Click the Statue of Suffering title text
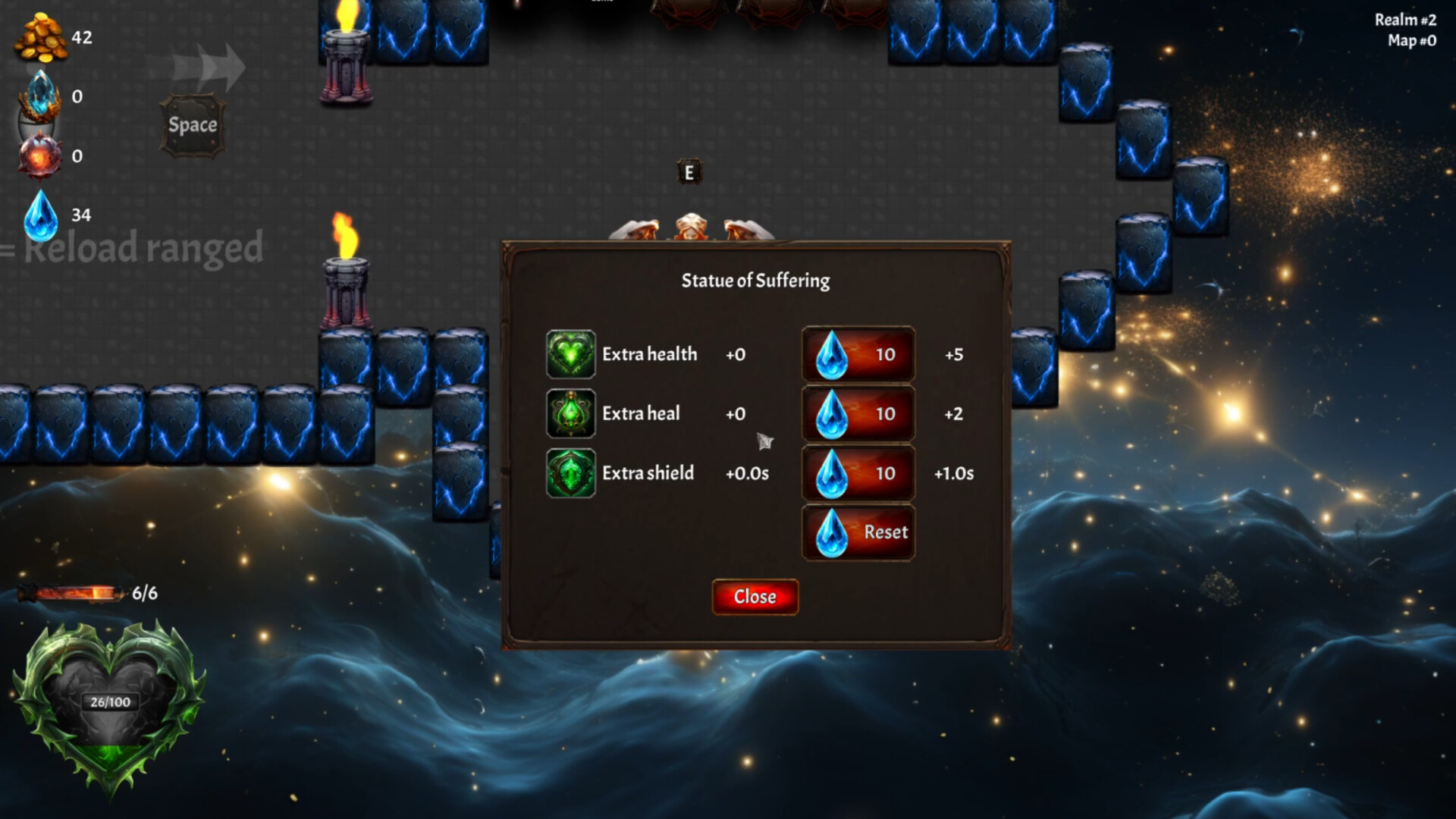The height and width of the screenshot is (819, 1456). (755, 281)
